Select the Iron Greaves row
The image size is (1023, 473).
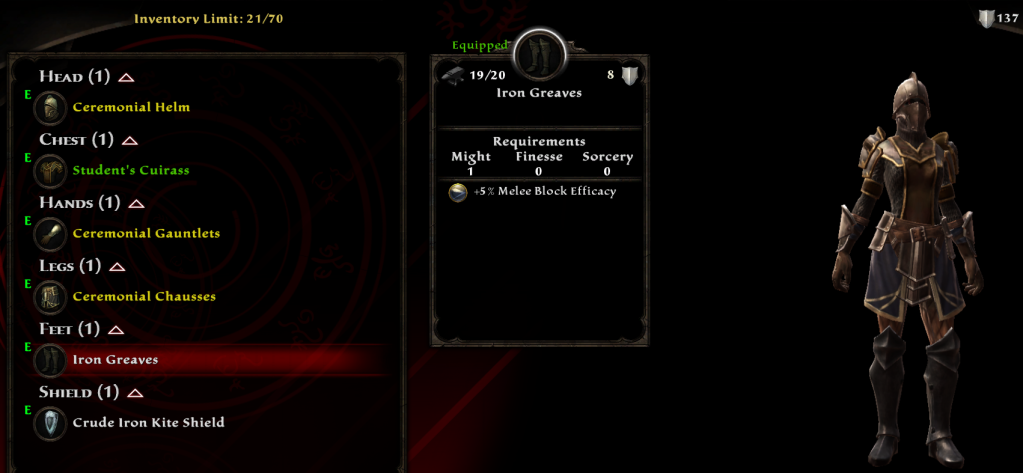click(115, 359)
